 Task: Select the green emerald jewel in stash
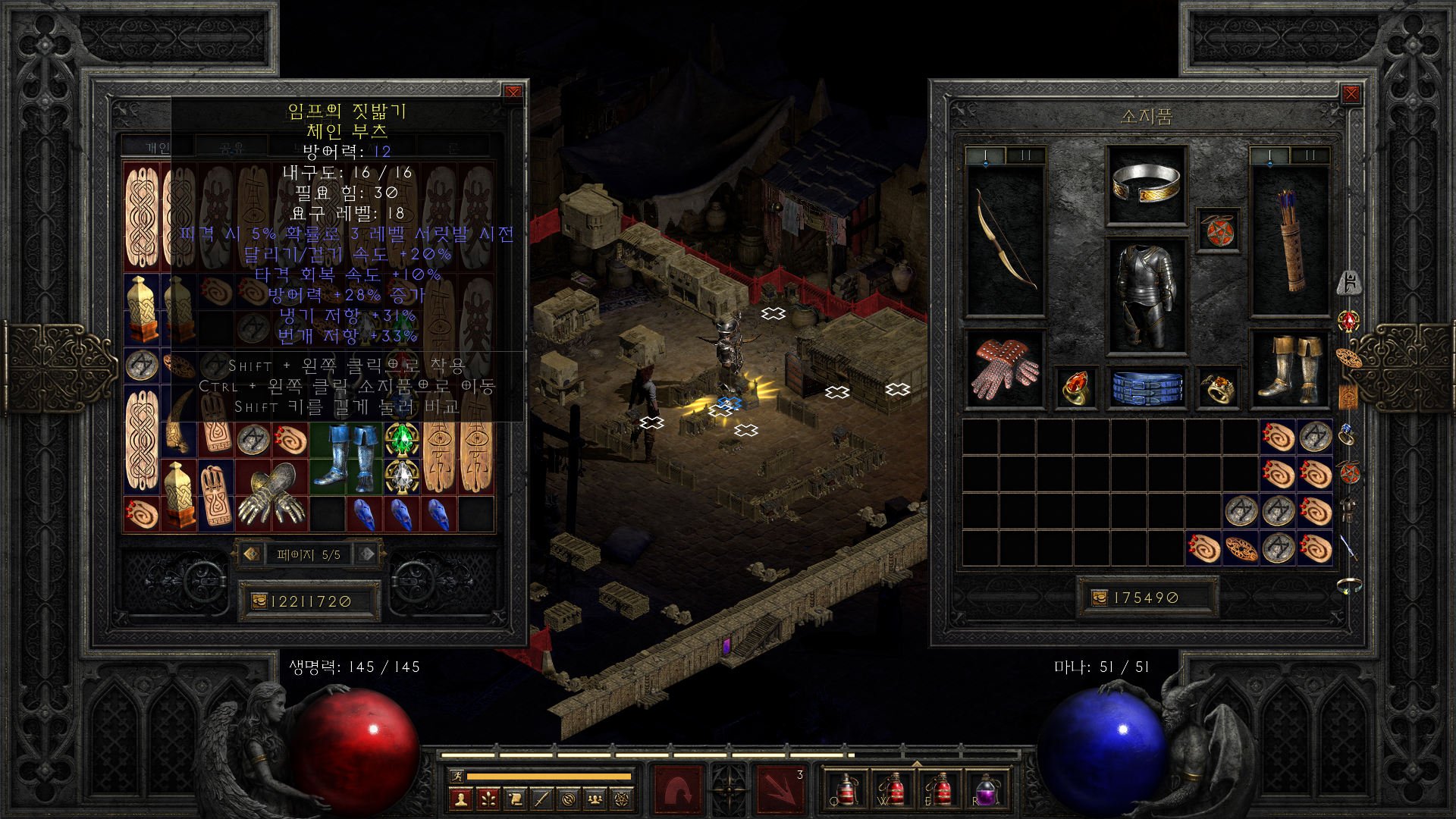click(x=402, y=438)
